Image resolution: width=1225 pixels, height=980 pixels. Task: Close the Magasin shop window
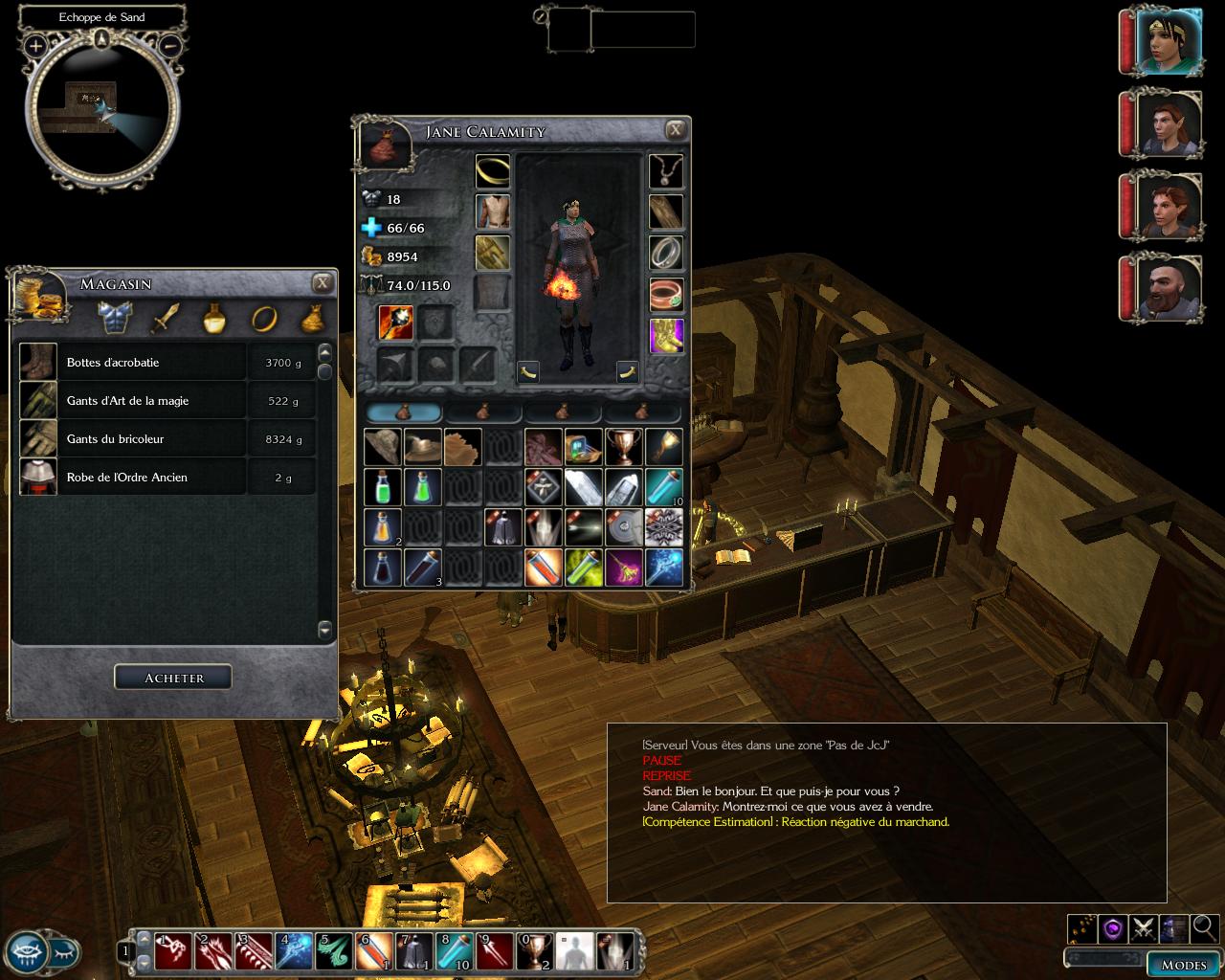323,282
